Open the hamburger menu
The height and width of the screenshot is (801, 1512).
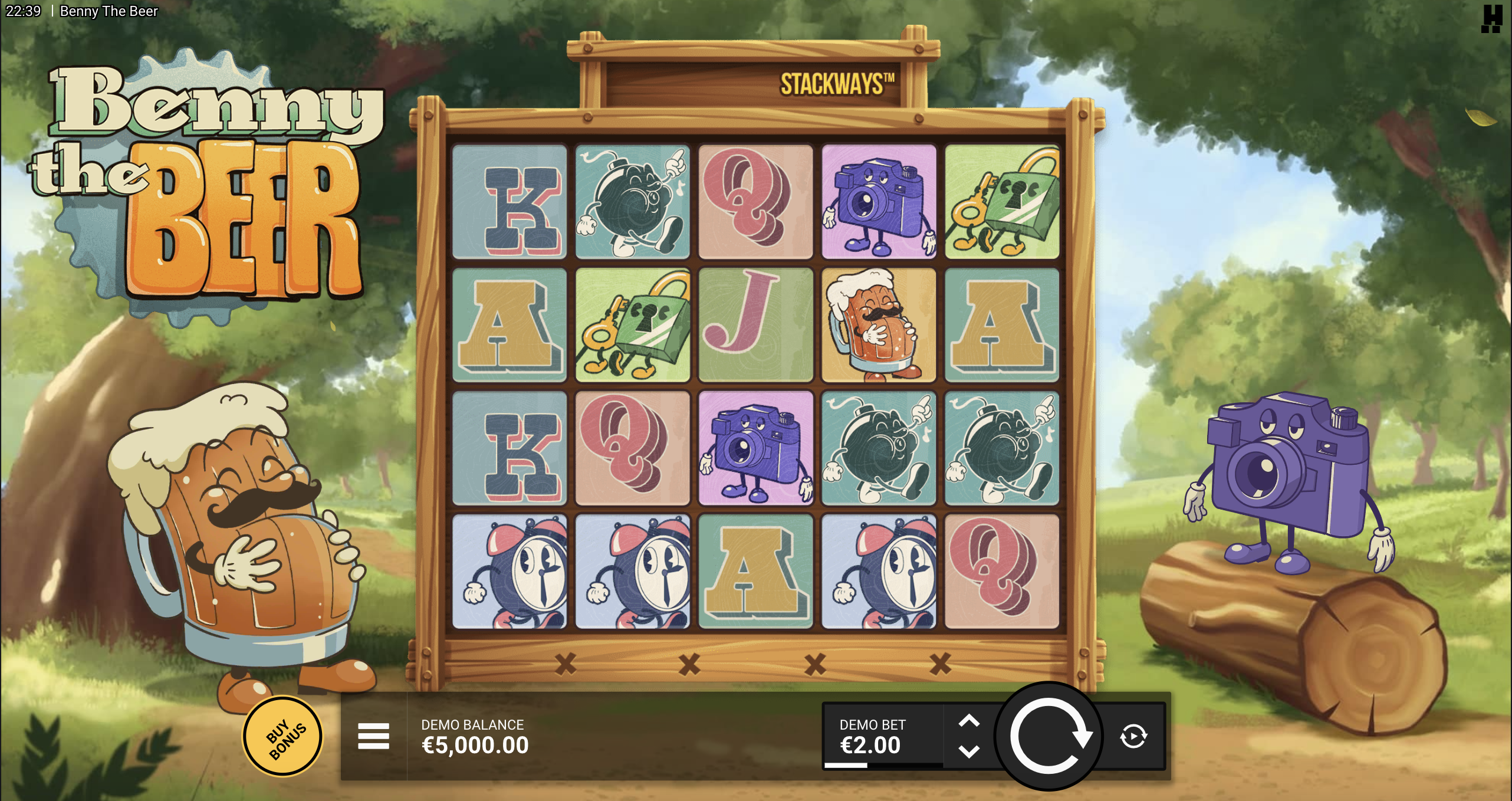[x=373, y=736]
